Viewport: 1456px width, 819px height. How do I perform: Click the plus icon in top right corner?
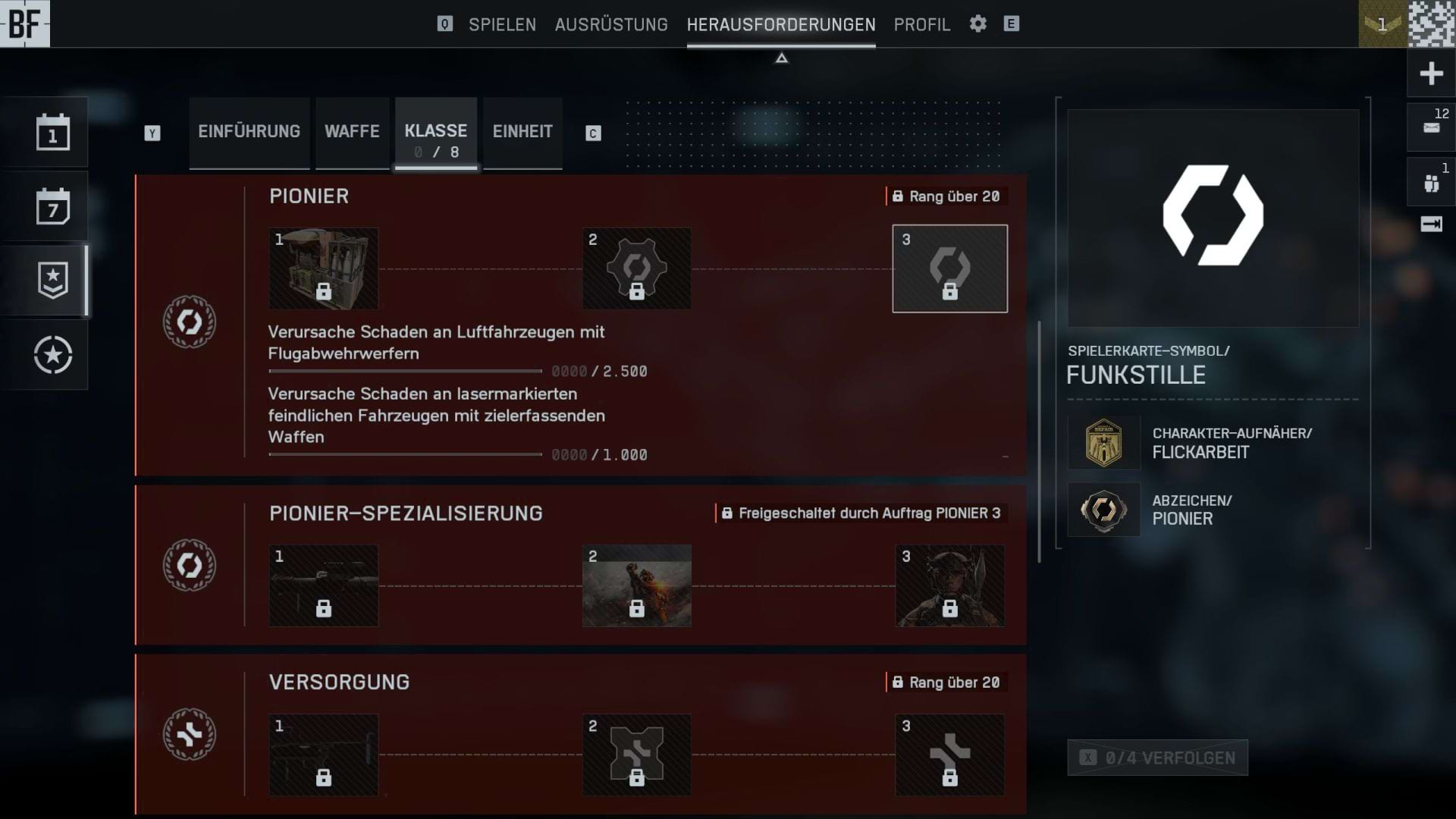point(1429,72)
